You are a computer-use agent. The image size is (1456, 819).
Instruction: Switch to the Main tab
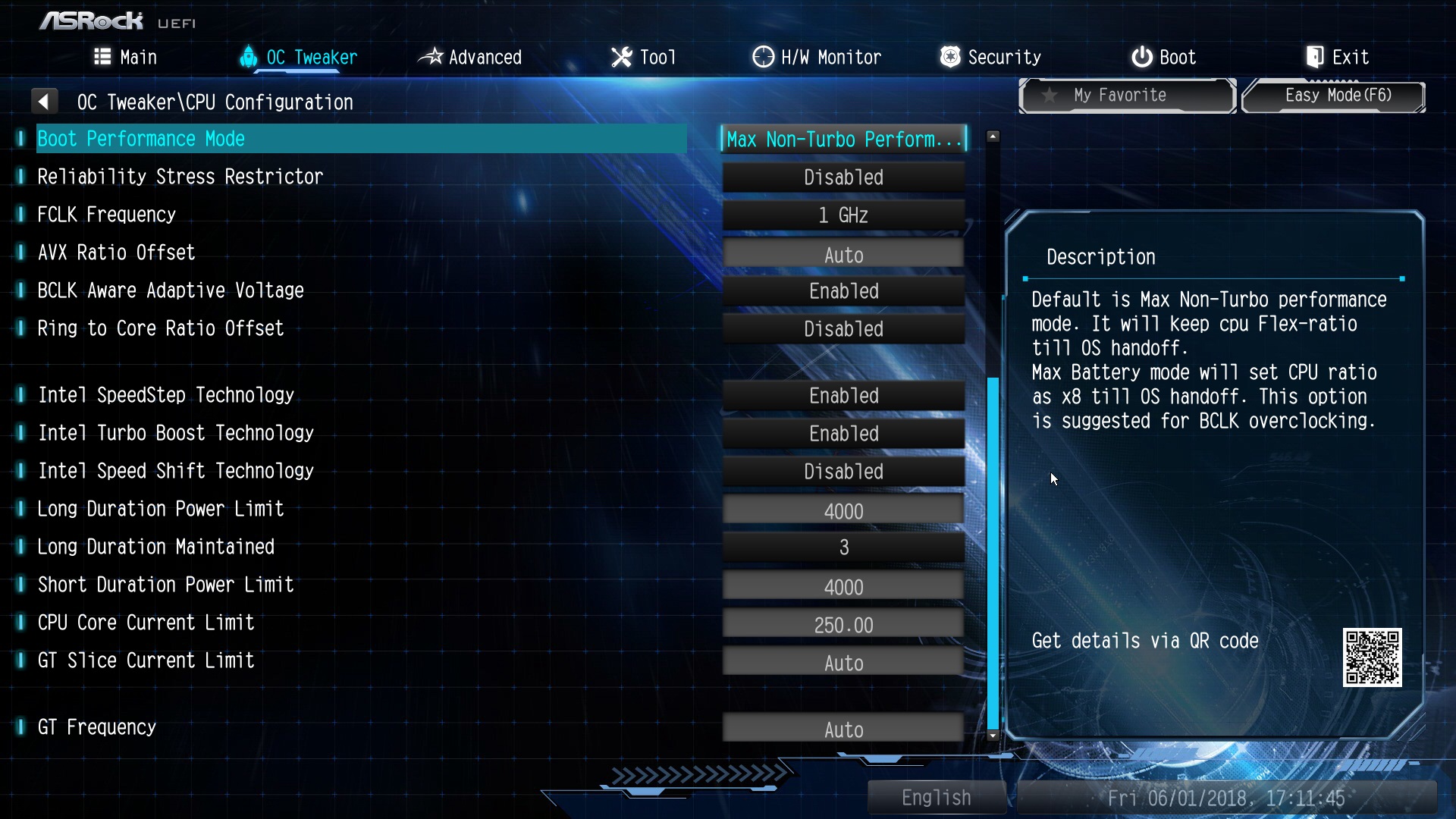[x=126, y=57]
